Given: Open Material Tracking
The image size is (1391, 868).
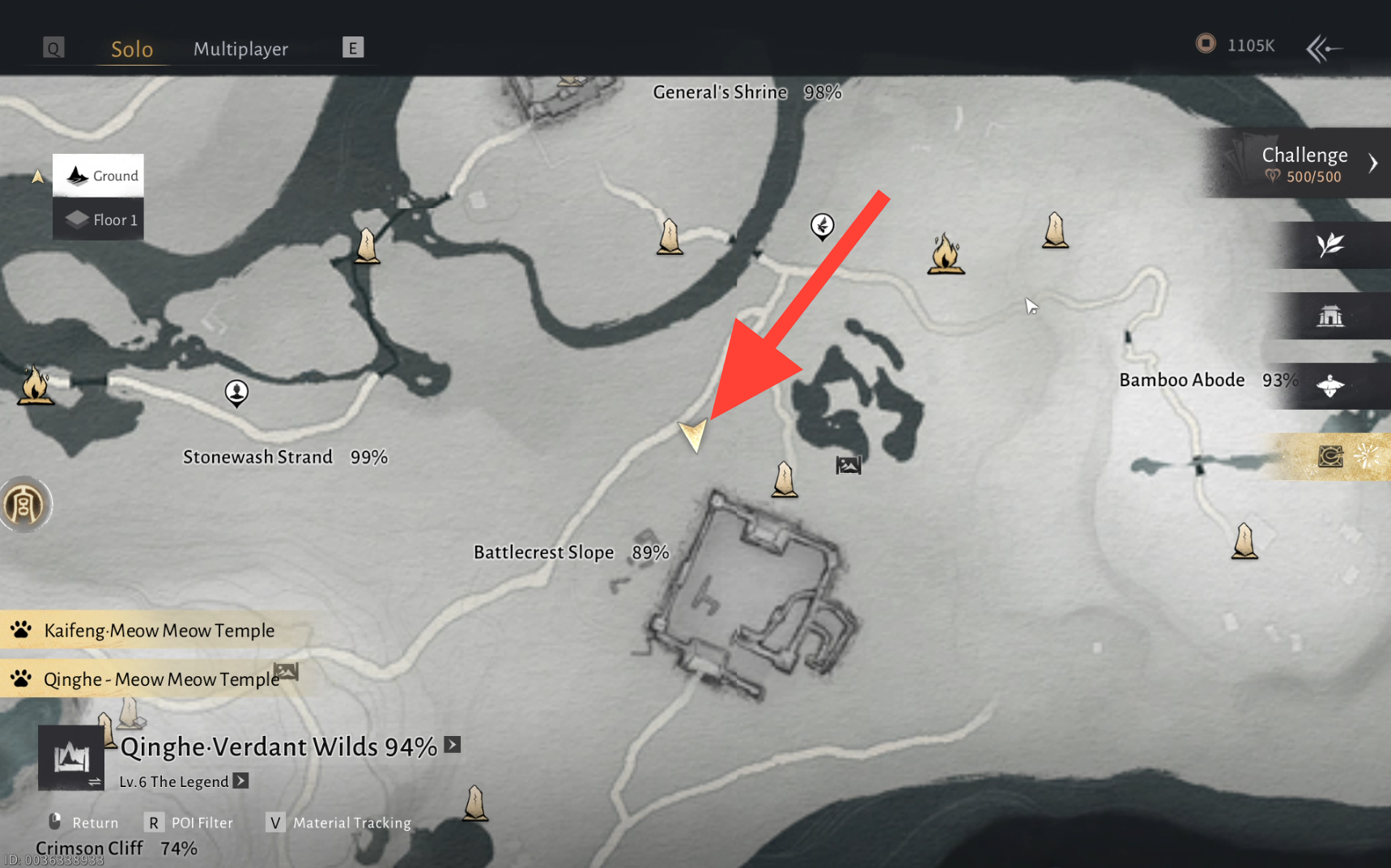Looking at the screenshot, I should (x=340, y=823).
